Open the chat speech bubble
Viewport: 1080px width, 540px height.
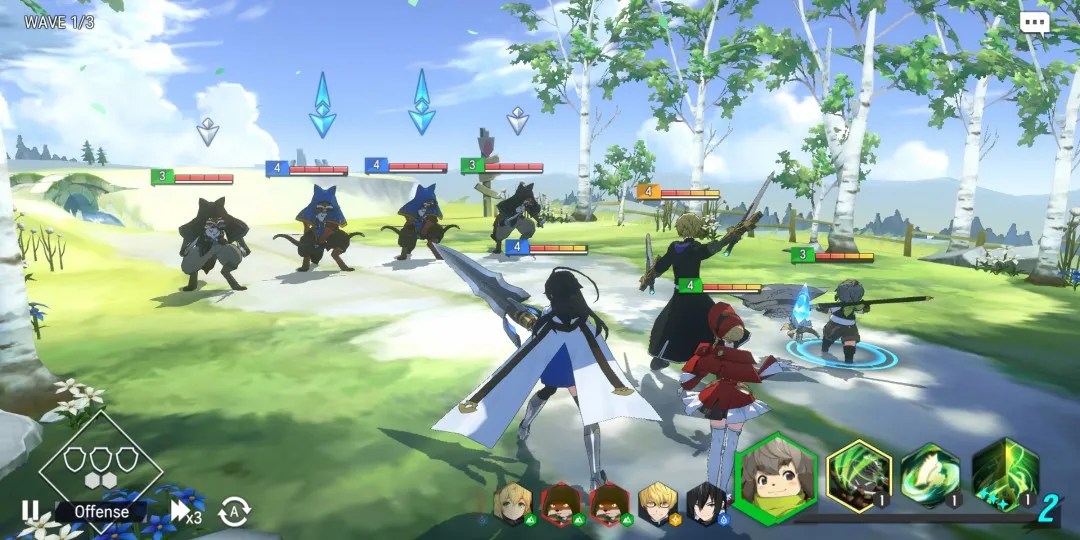(1034, 21)
